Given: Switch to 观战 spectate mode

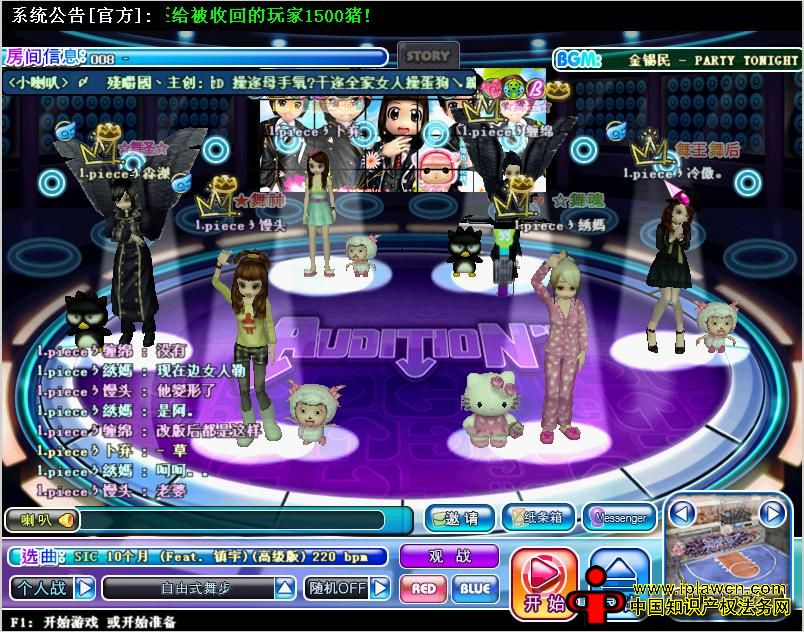Looking at the screenshot, I should 449,556.
